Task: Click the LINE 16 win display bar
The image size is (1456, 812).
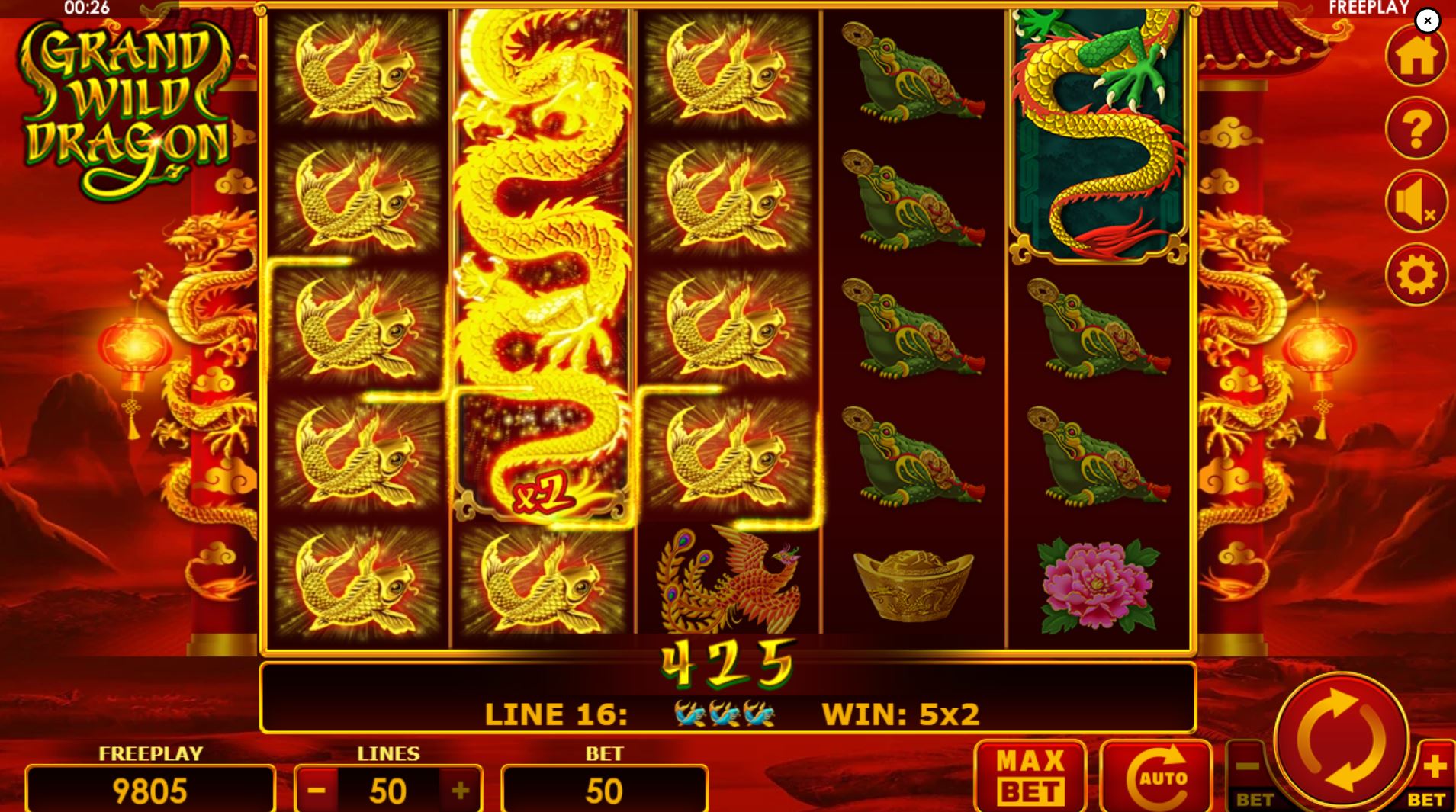Action: pos(728,713)
